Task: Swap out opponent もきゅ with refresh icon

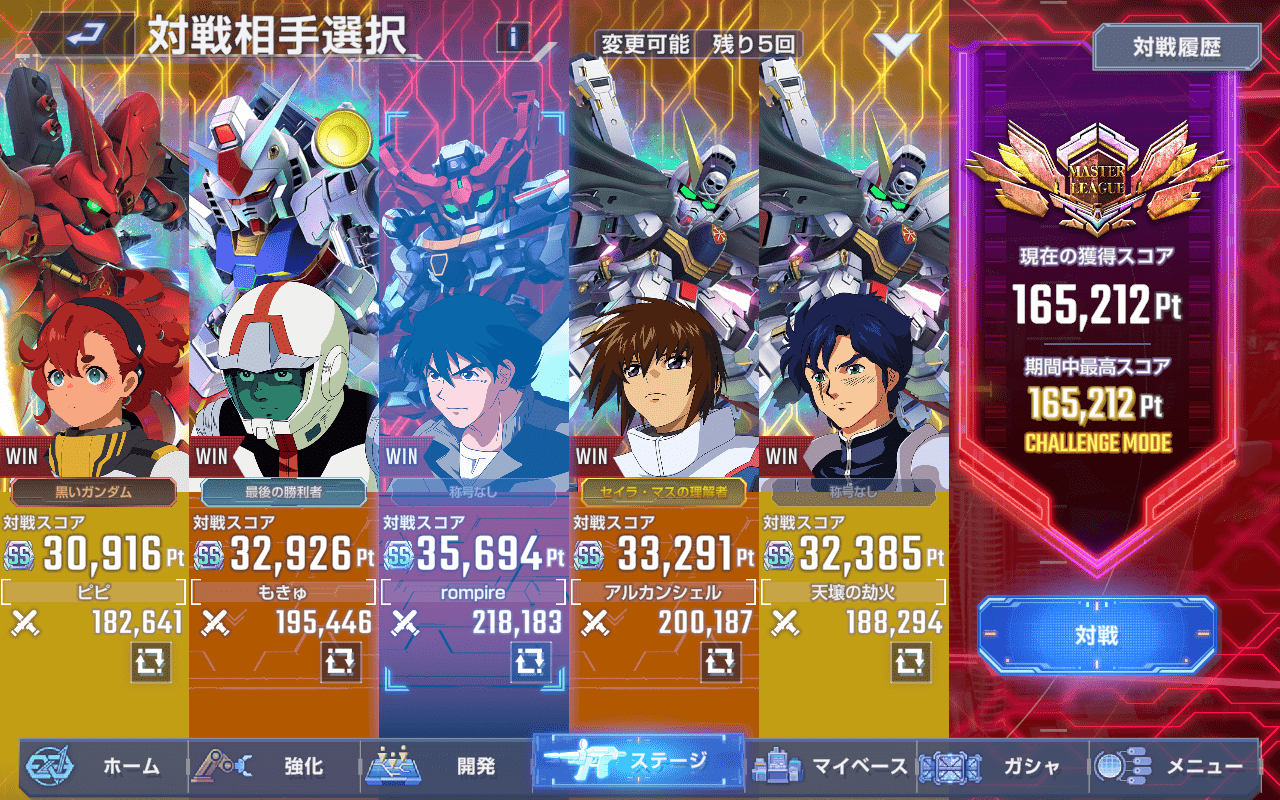Action: pos(340,661)
